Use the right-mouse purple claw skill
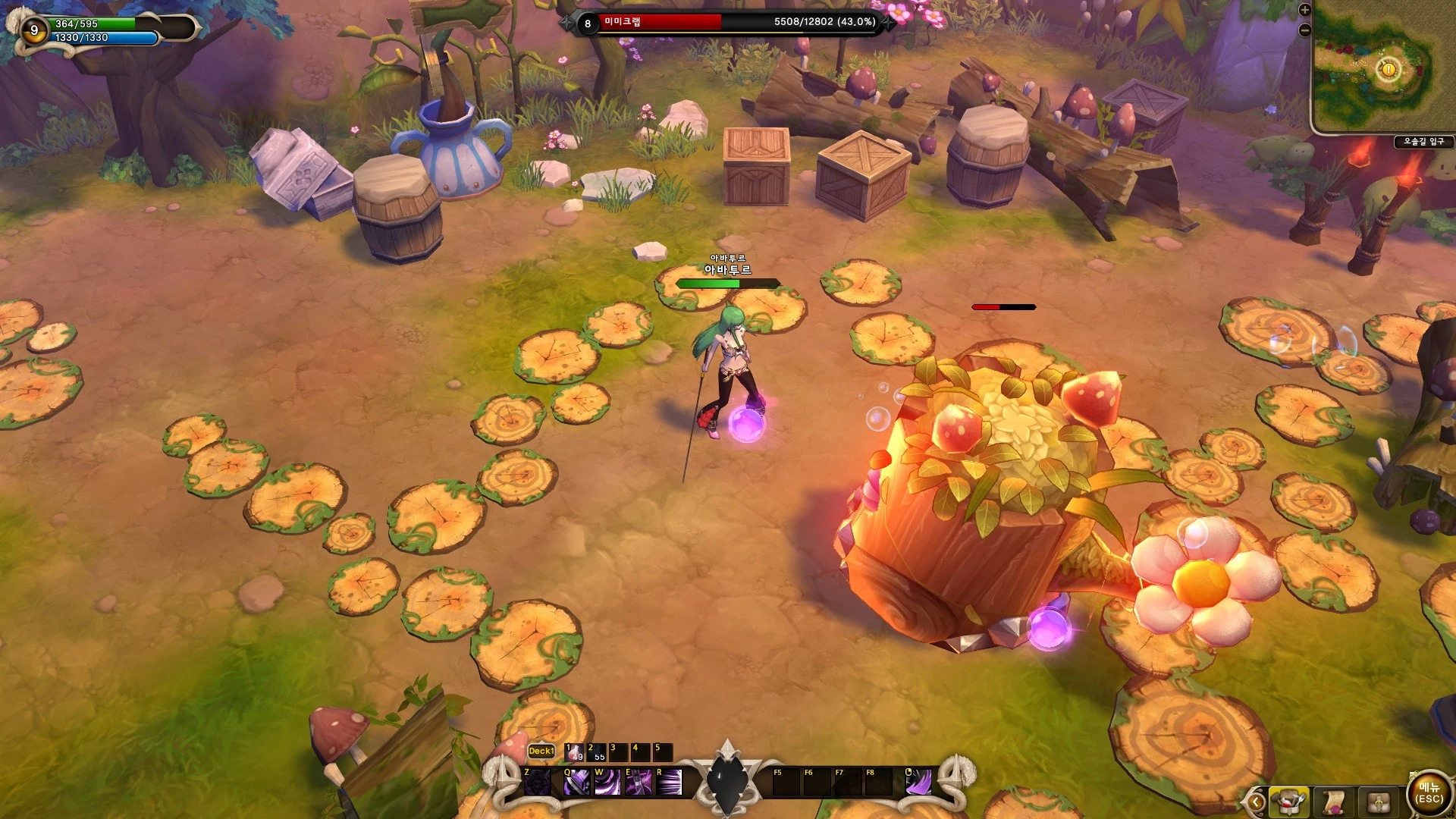This screenshot has width=1456, height=819. coord(918,782)
